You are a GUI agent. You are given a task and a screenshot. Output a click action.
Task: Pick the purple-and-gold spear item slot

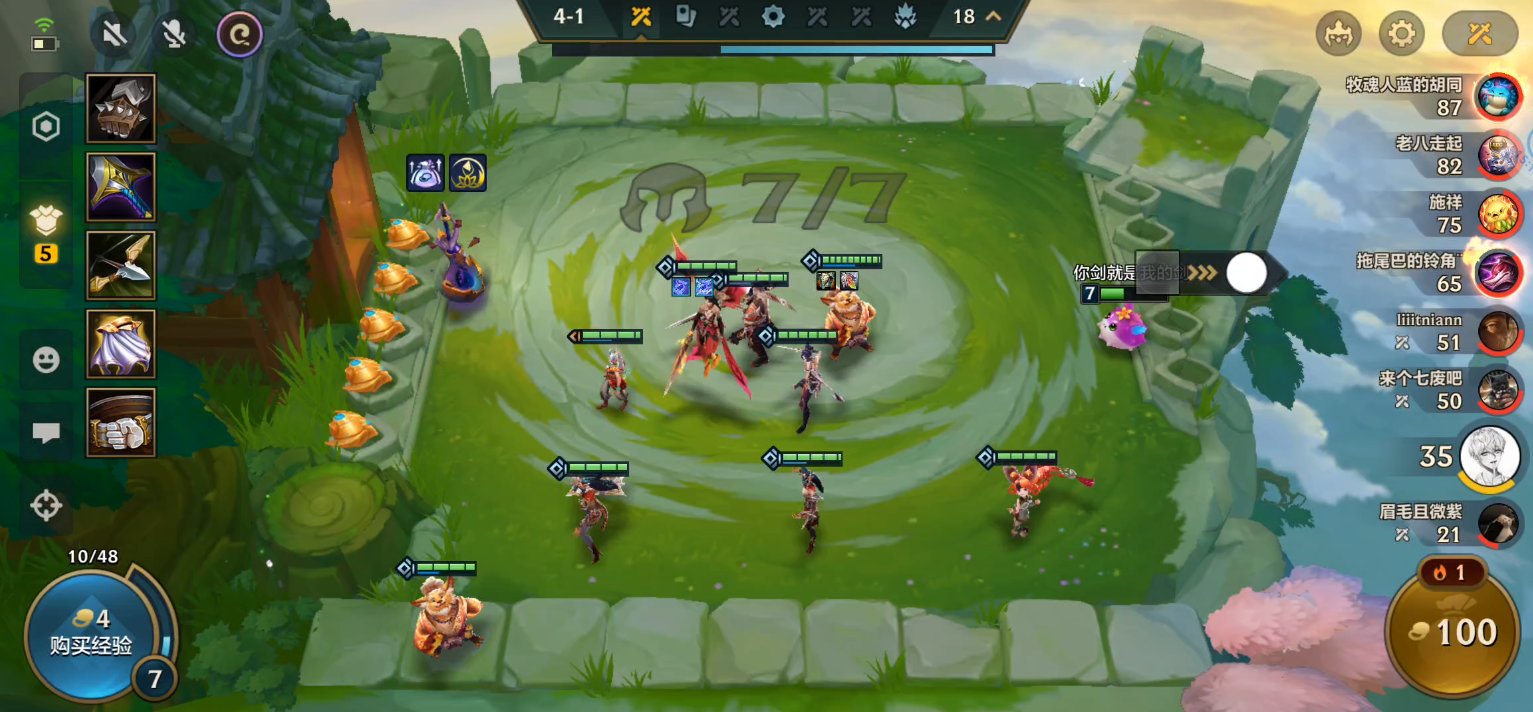click(x=121, y=187)
